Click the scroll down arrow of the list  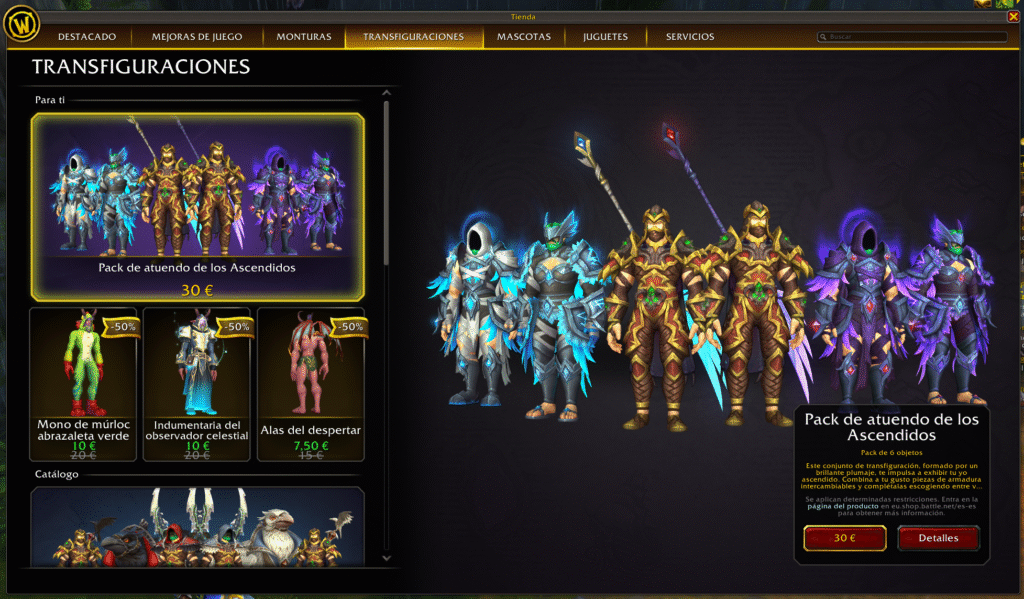[386, 559]
